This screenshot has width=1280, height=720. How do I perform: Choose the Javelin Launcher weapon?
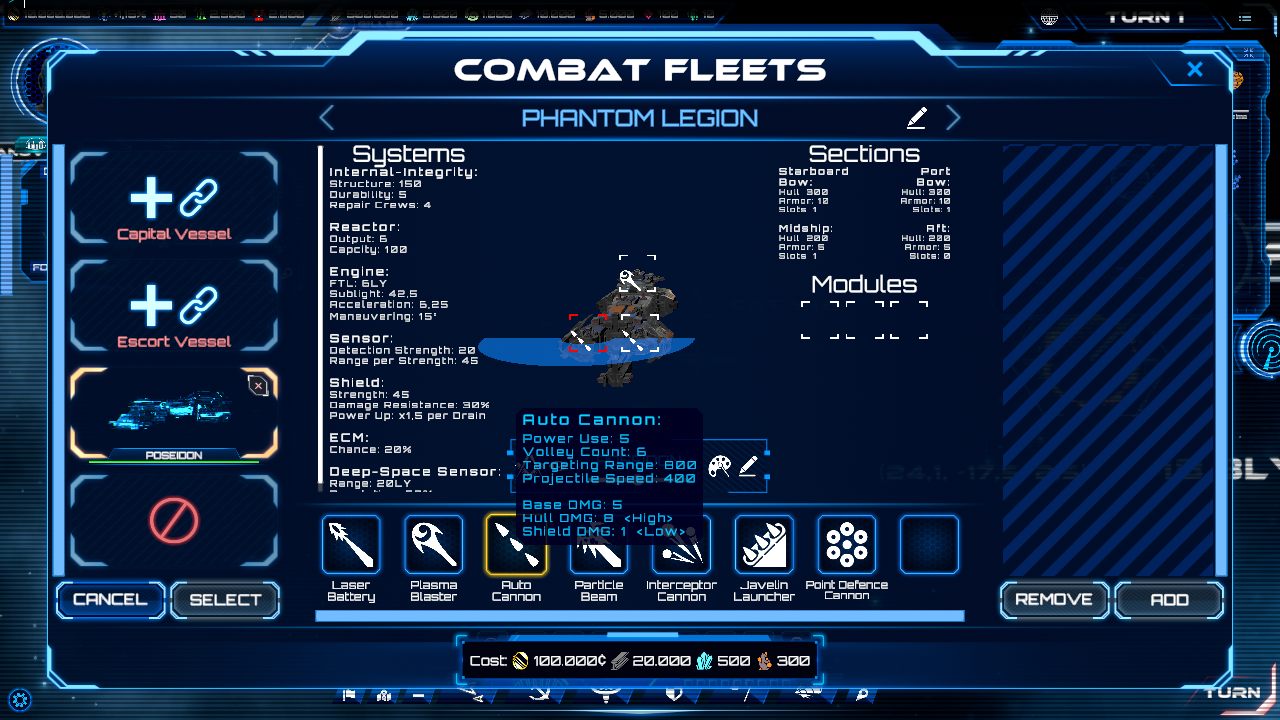(x=764, y=545)
